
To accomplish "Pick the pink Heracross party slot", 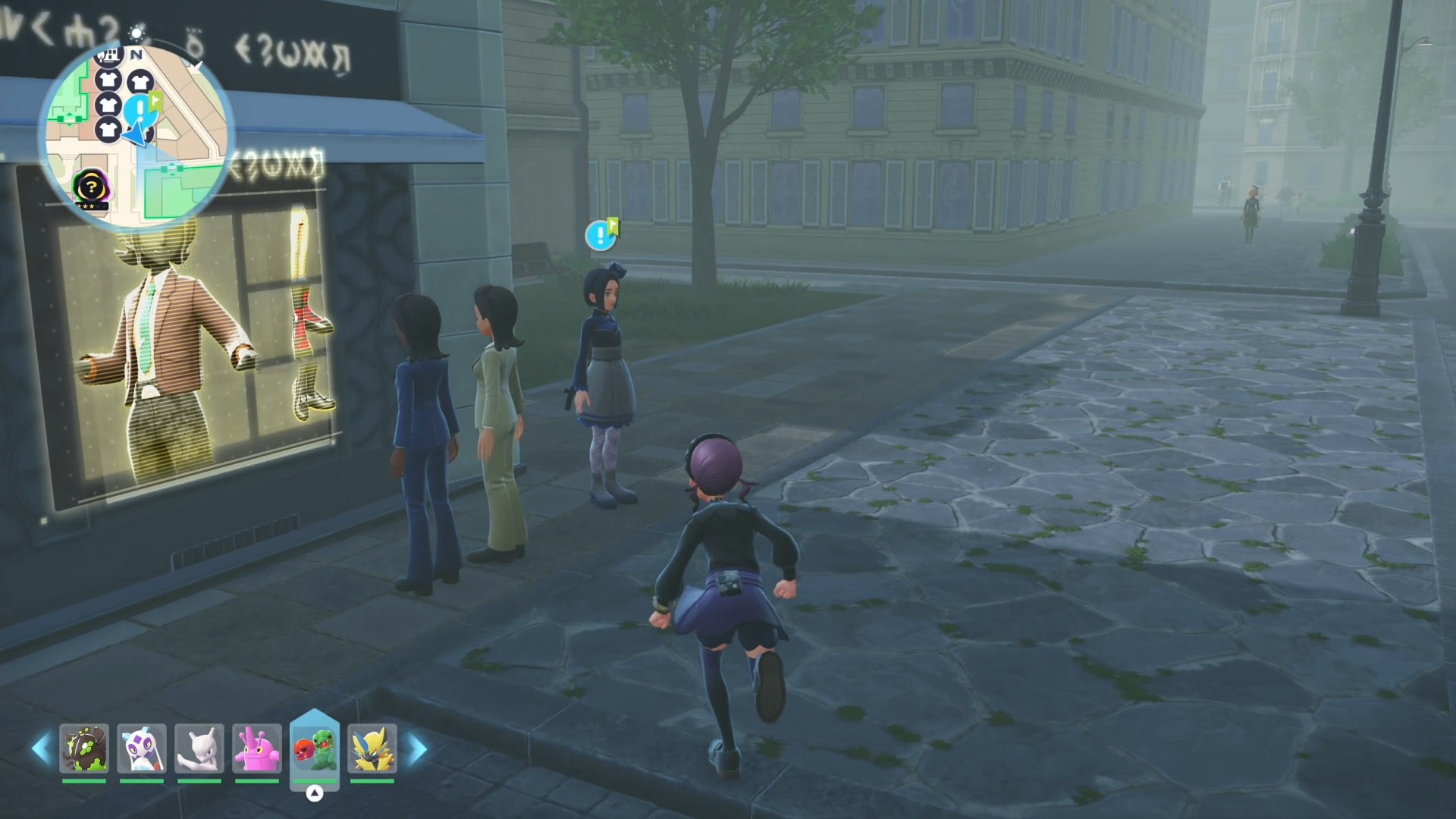I will tap(257, 748).
